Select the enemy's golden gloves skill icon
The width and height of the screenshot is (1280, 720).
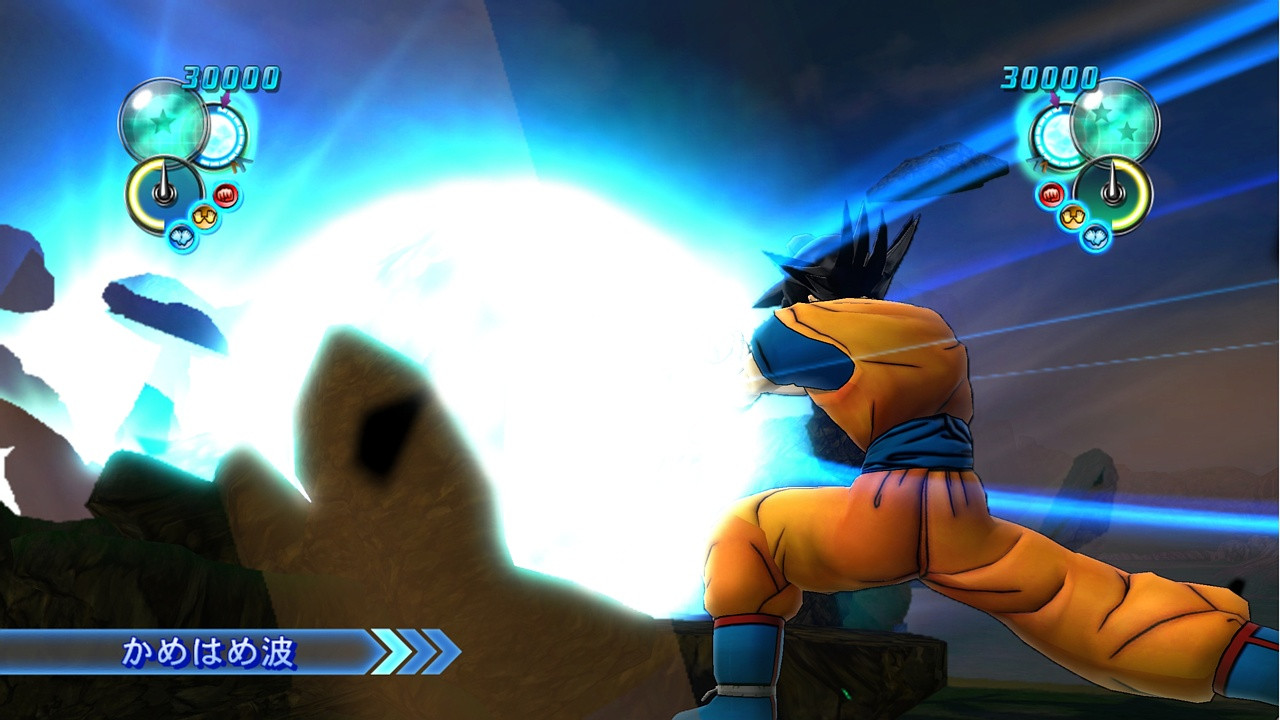click(x=1072, y=215)
